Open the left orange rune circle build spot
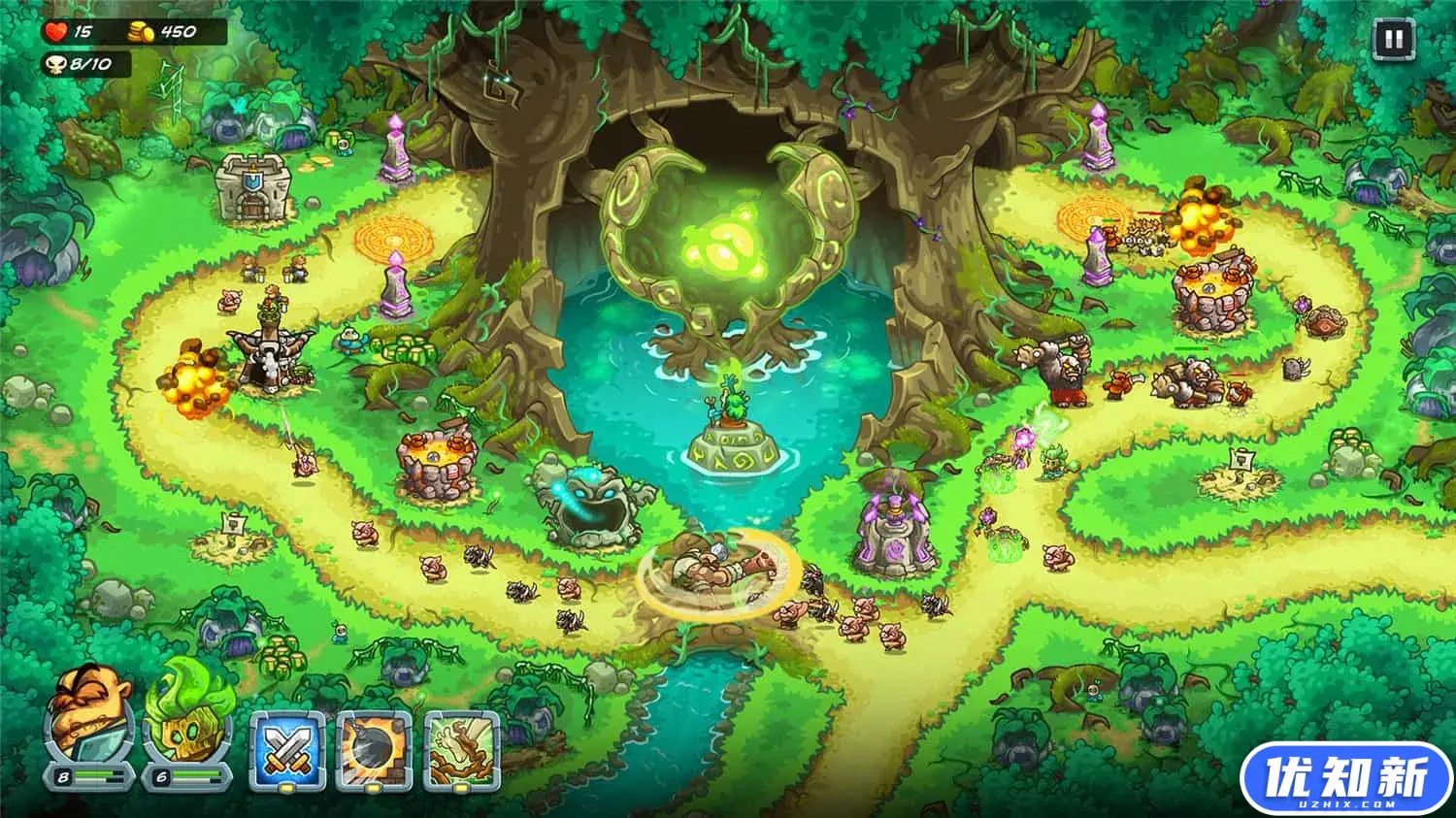1456x818 pixels. (391, 236)
